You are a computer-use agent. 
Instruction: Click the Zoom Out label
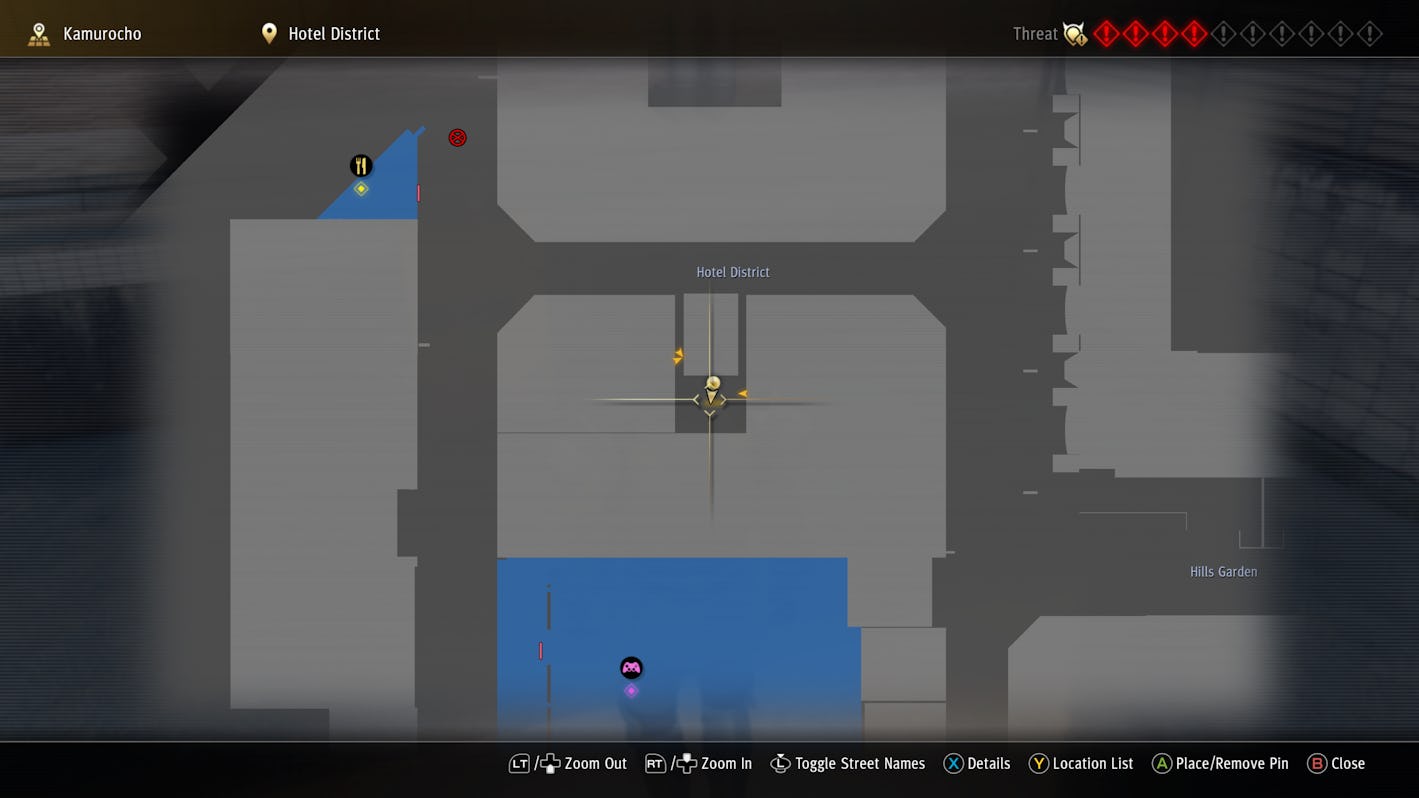[x=595, y=763]
